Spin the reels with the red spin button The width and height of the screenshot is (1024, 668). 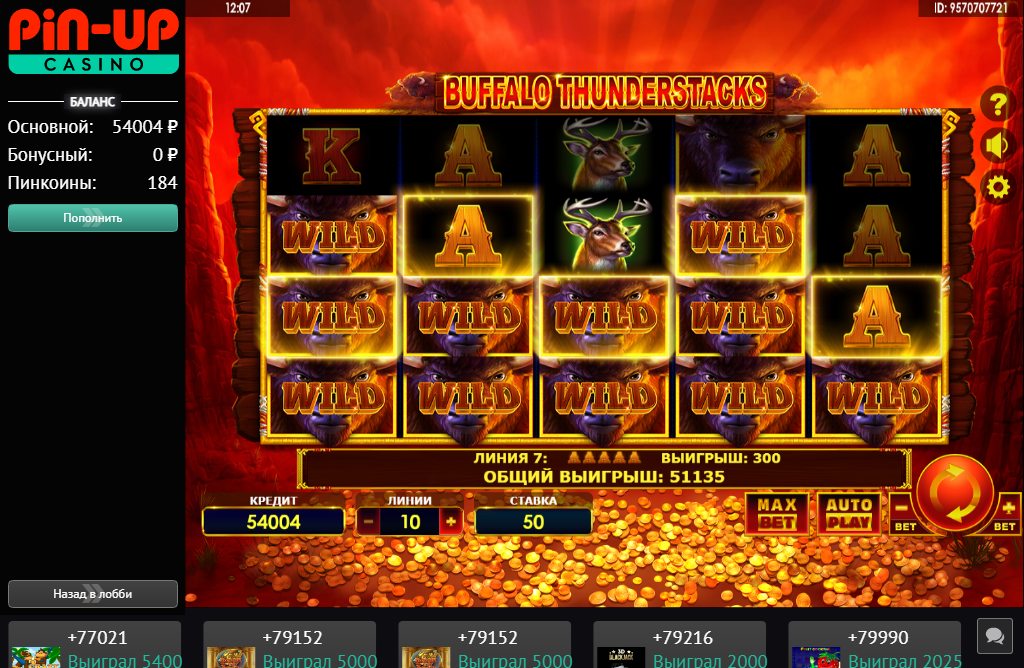pos(953,496)
